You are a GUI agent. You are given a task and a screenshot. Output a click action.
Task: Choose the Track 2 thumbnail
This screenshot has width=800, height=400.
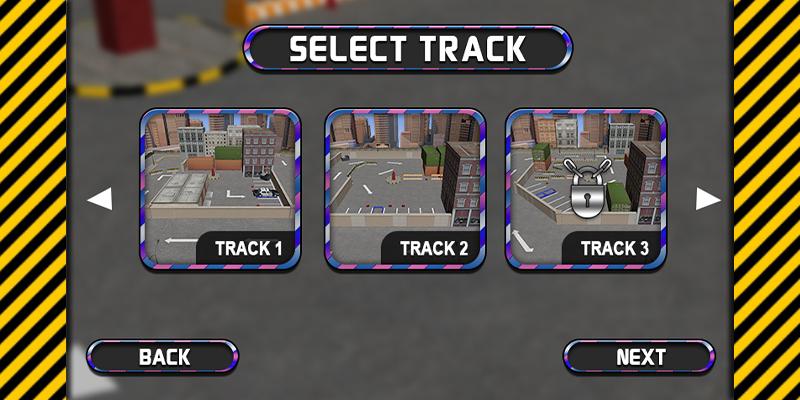[405, 189]
